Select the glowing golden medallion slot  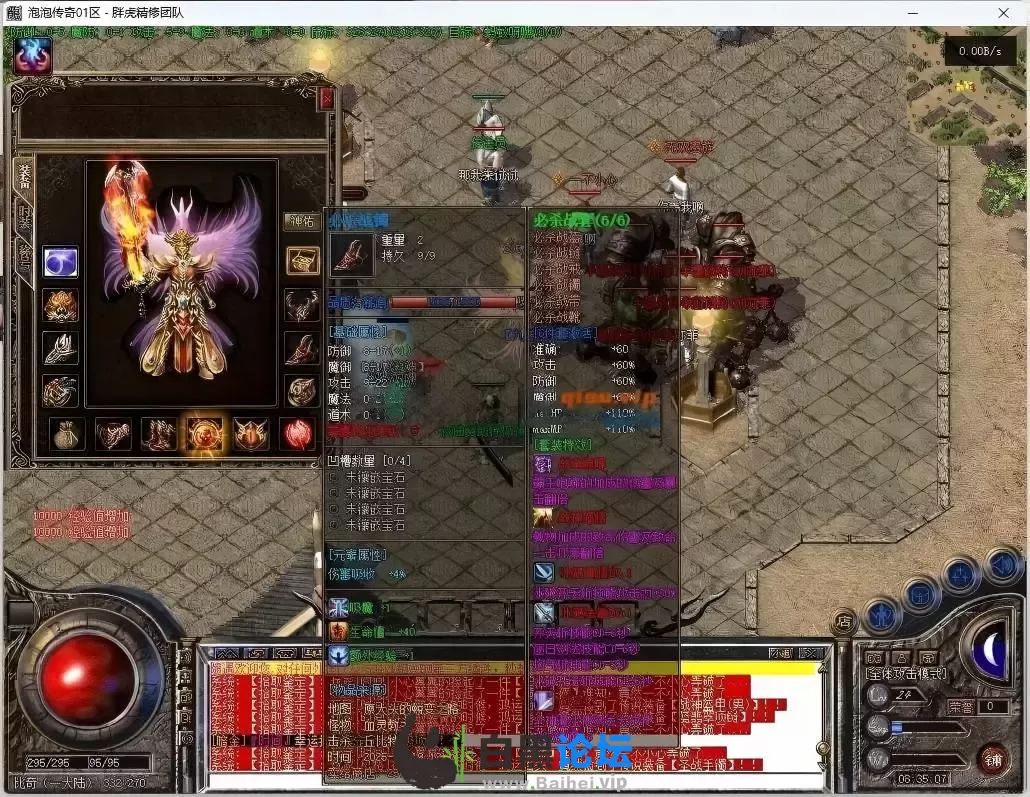[205, 433]
